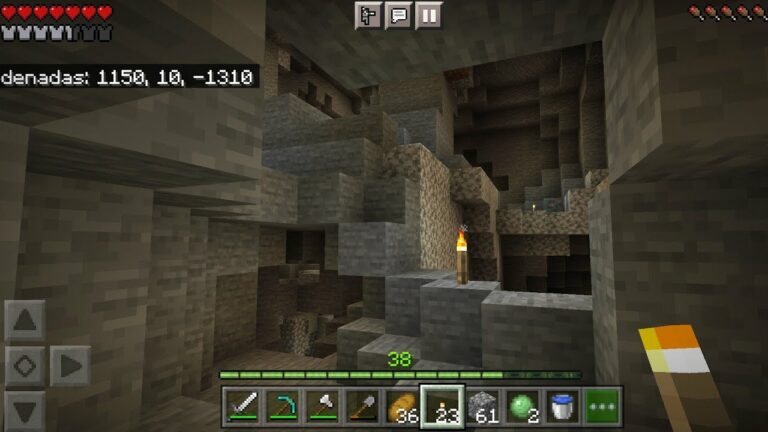Tap the strafe right arrow
This screenshot has width=768, height=432.
point(70,366)
